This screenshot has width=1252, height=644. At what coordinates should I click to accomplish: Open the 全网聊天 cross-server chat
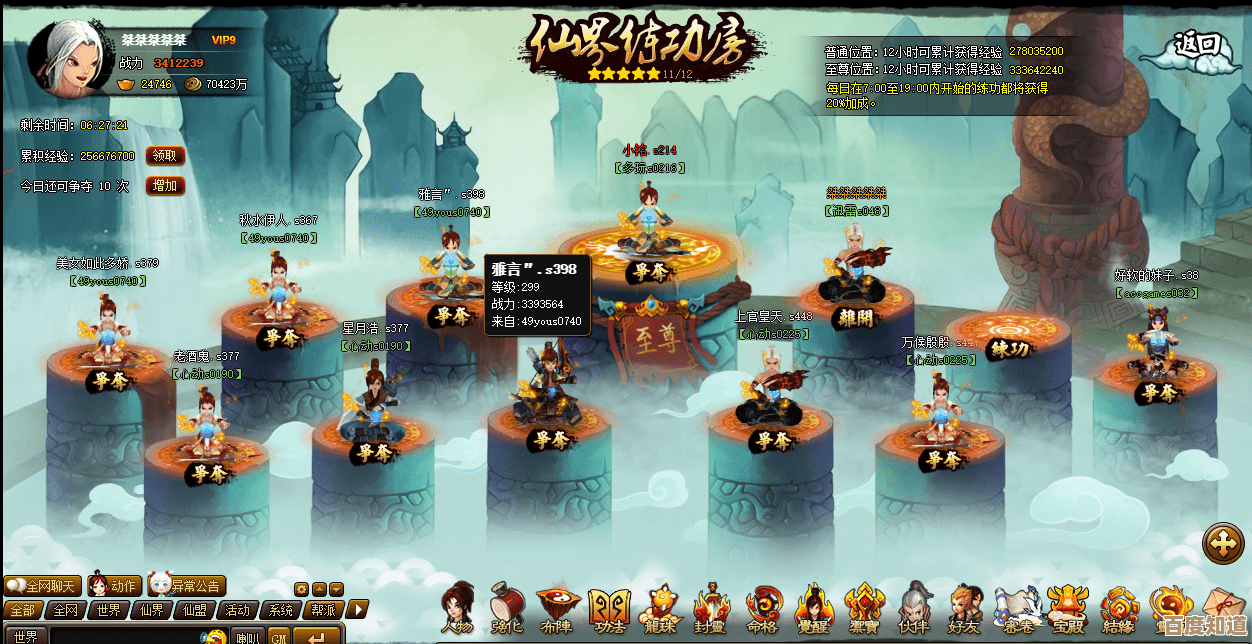42,586
